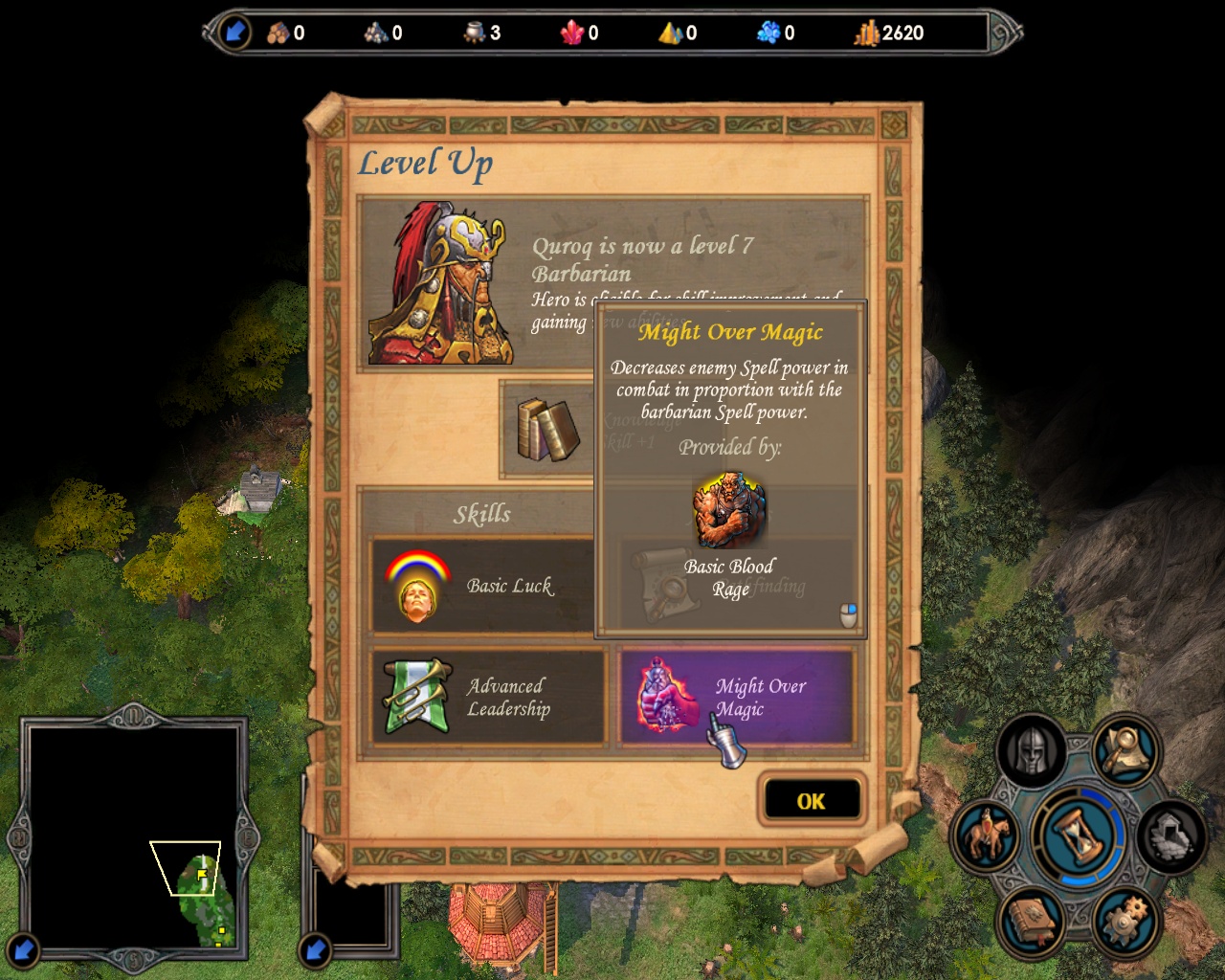Activate the horse rider move button

(x=986, y=835)
